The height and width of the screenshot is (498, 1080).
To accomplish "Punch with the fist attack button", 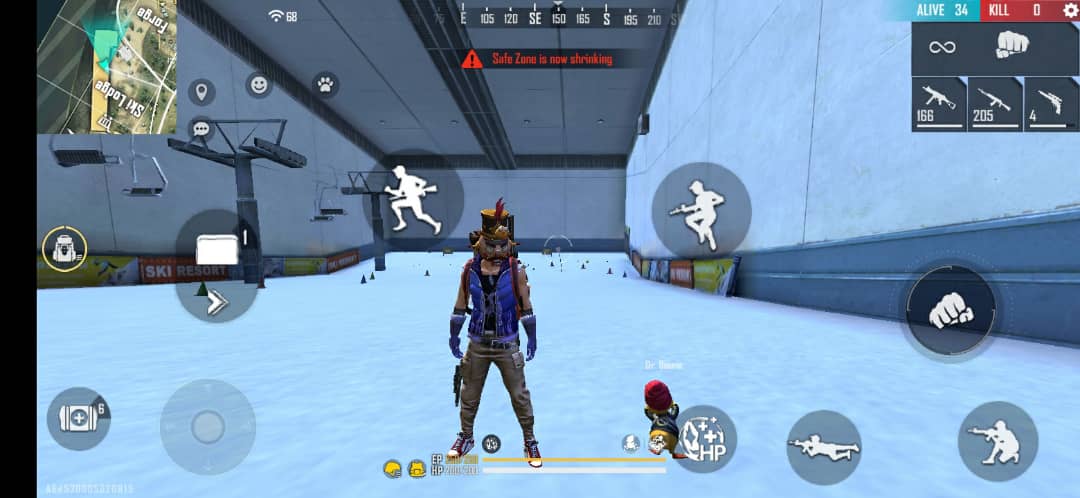I will tap(950, 311).
